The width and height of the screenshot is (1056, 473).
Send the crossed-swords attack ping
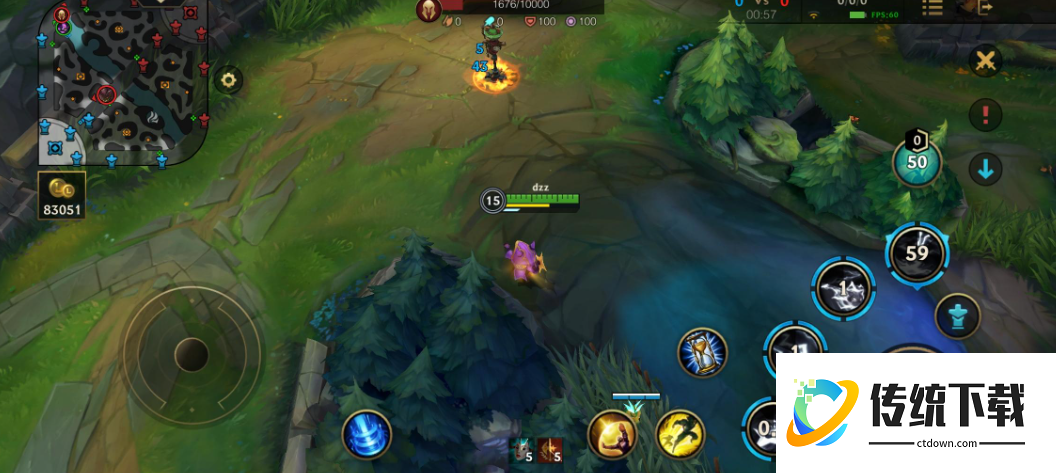click(x=986, y=61)
